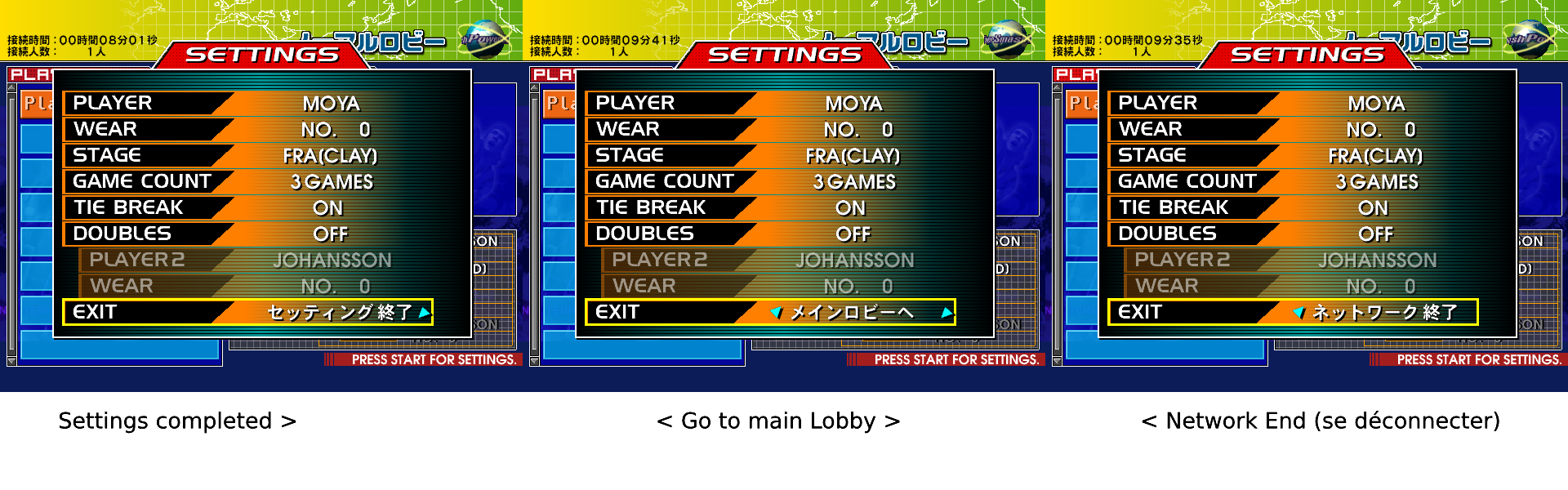Click the left arrow beside メインロビーへ
Image resolution: width=1568 pixels, height=490 pixels.
pyautogui.click(x=776, y=312)
